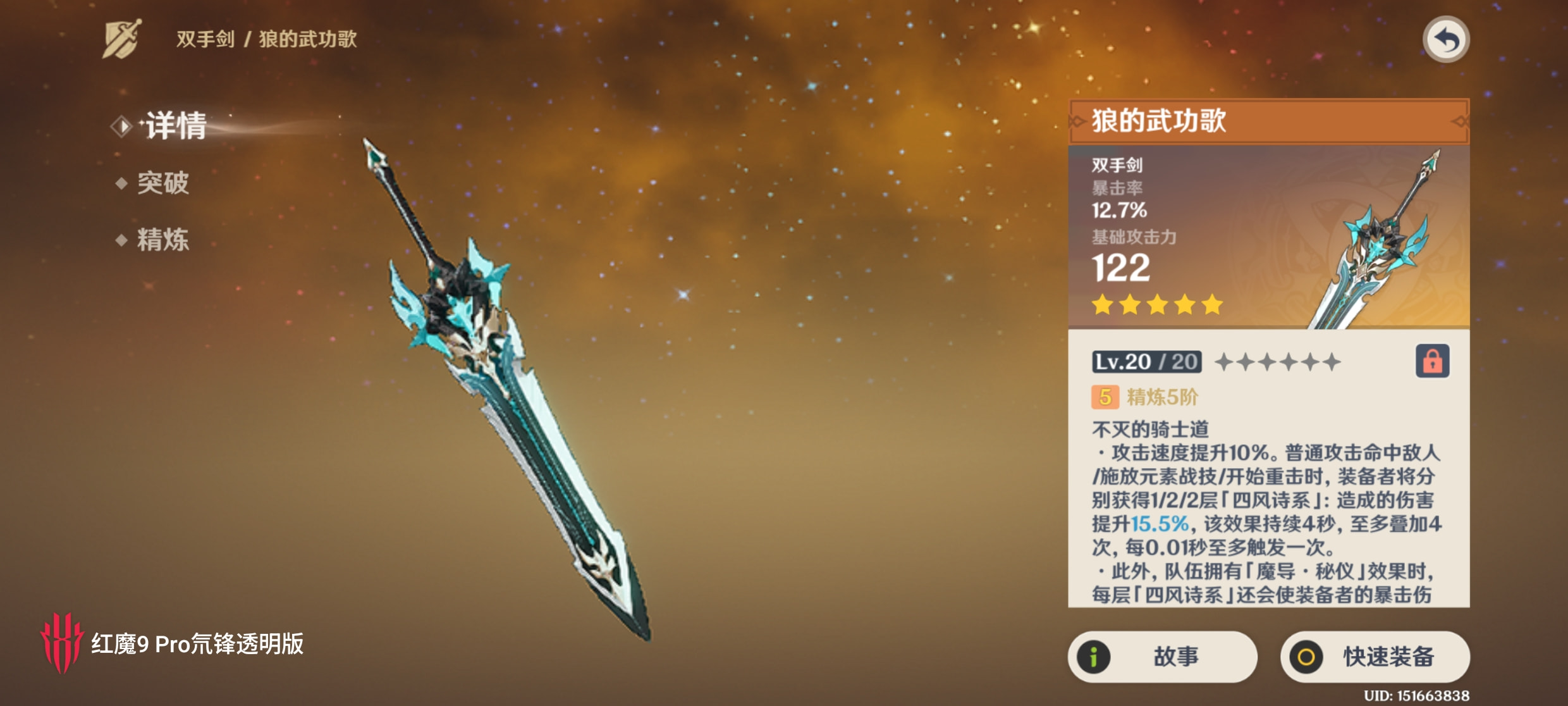The width and height of the screenshot is (1568, 706).
Task: Choose 快速装备 quick equip
Action: 1375,657
